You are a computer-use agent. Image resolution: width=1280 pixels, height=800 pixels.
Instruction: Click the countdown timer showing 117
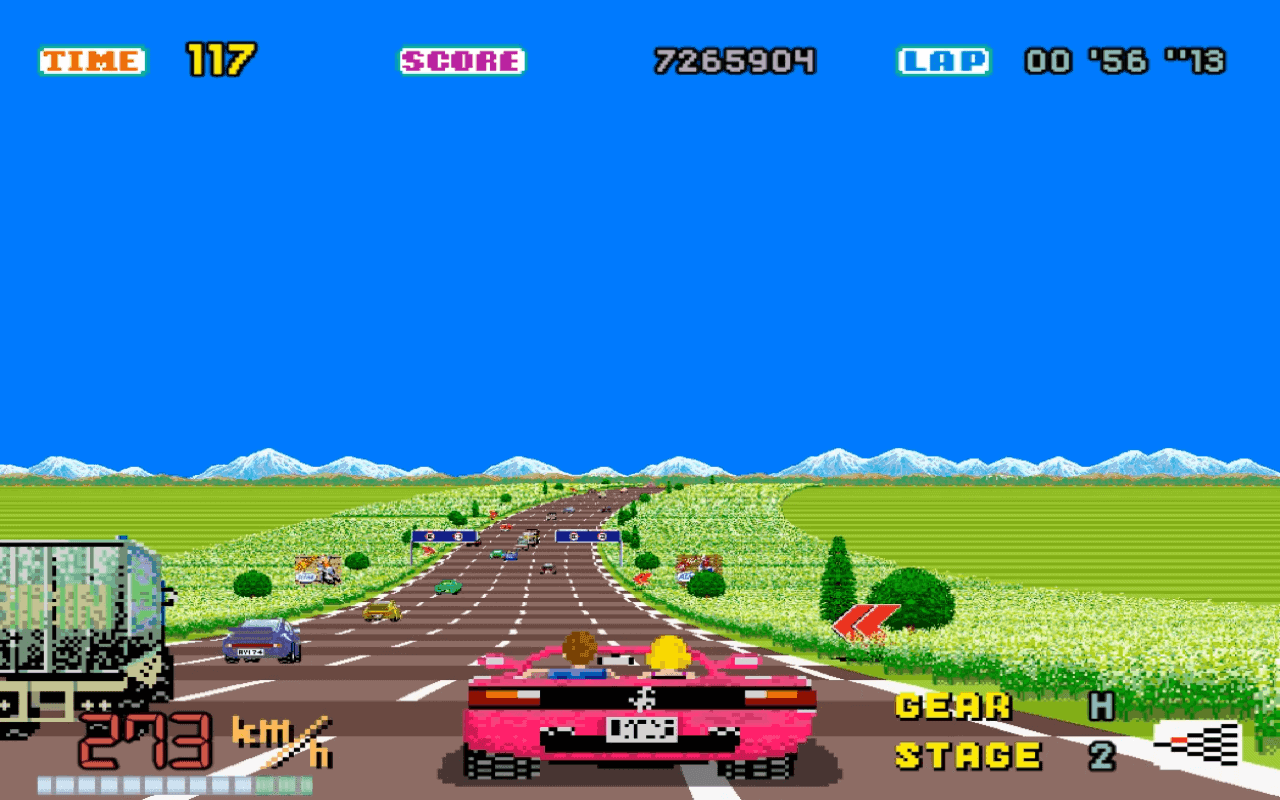point(222,58)
